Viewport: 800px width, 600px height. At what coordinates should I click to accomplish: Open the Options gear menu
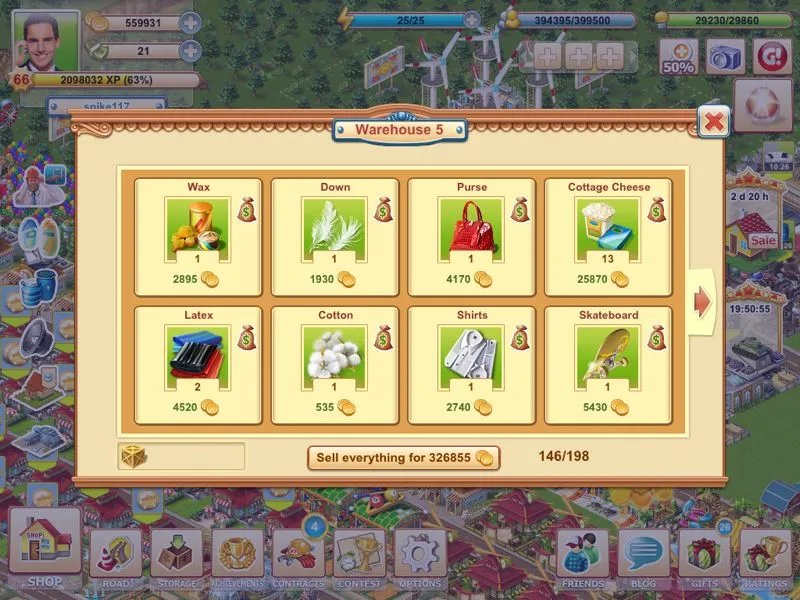420,556
